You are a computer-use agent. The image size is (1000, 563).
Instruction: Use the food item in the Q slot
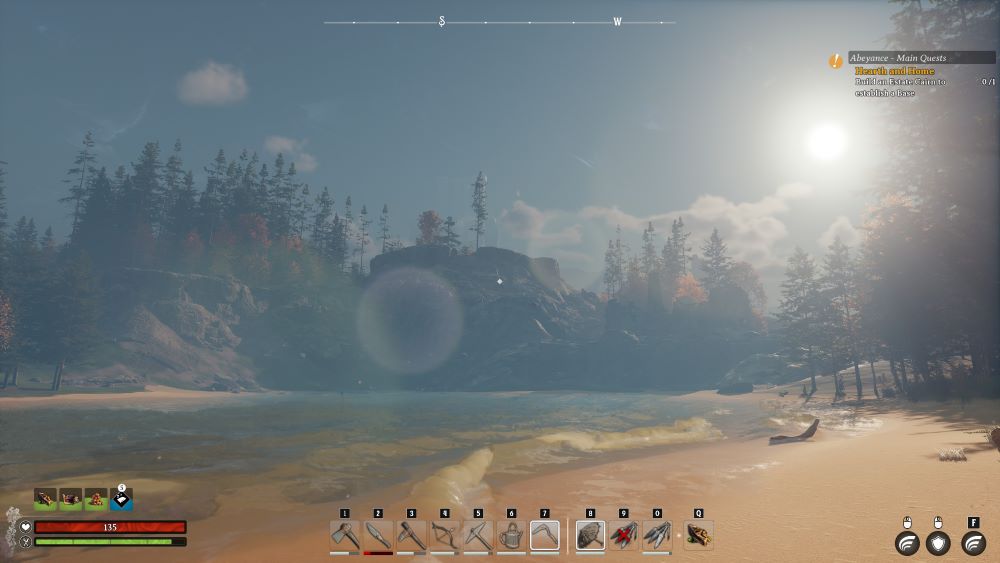tap(698, 535)
